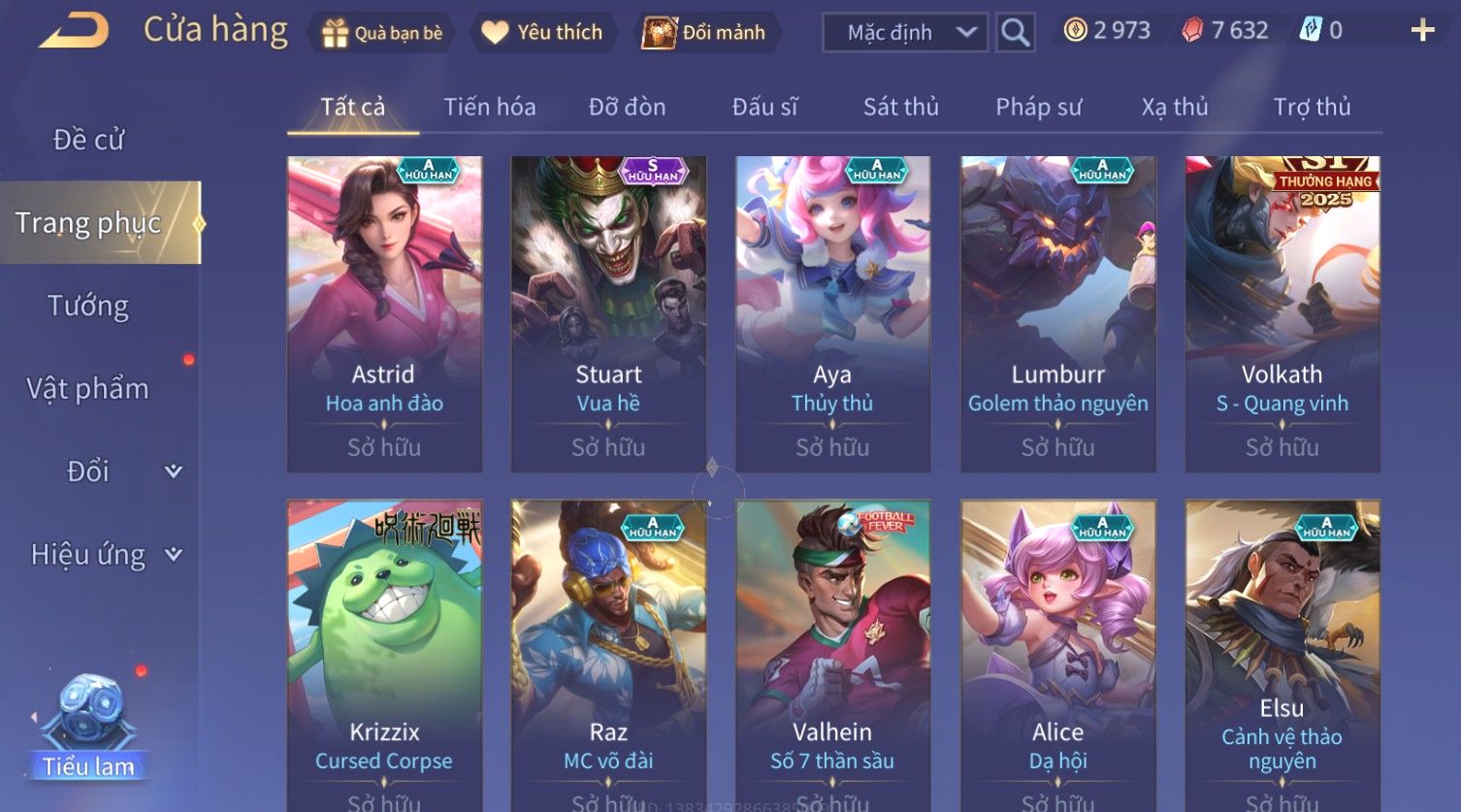Open Đổi mảnh fragment exchange

[704, 33]
